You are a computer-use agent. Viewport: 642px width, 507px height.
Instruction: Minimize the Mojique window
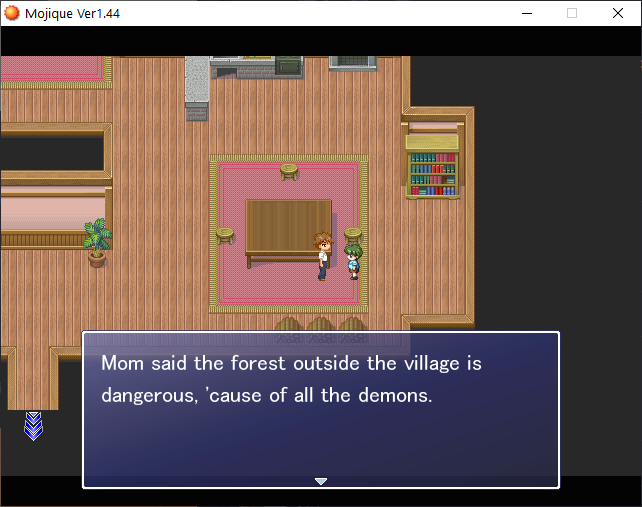pos(526,13)
